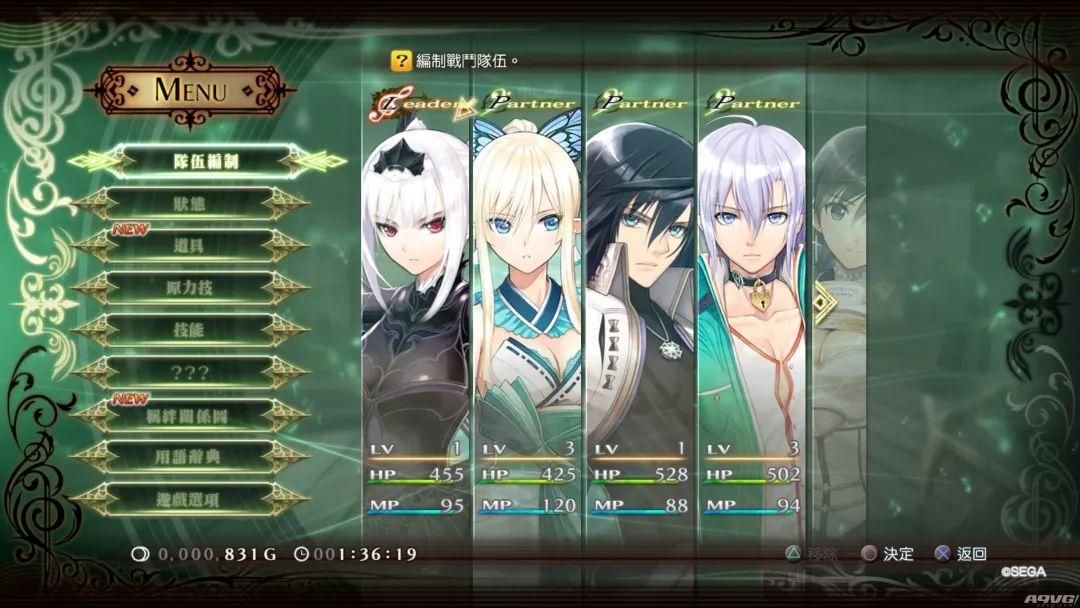The height and width of the screenshot is (608, 1080).
Task: Open the 羈絆關係圖 bond chart
Action: [189, 415]
